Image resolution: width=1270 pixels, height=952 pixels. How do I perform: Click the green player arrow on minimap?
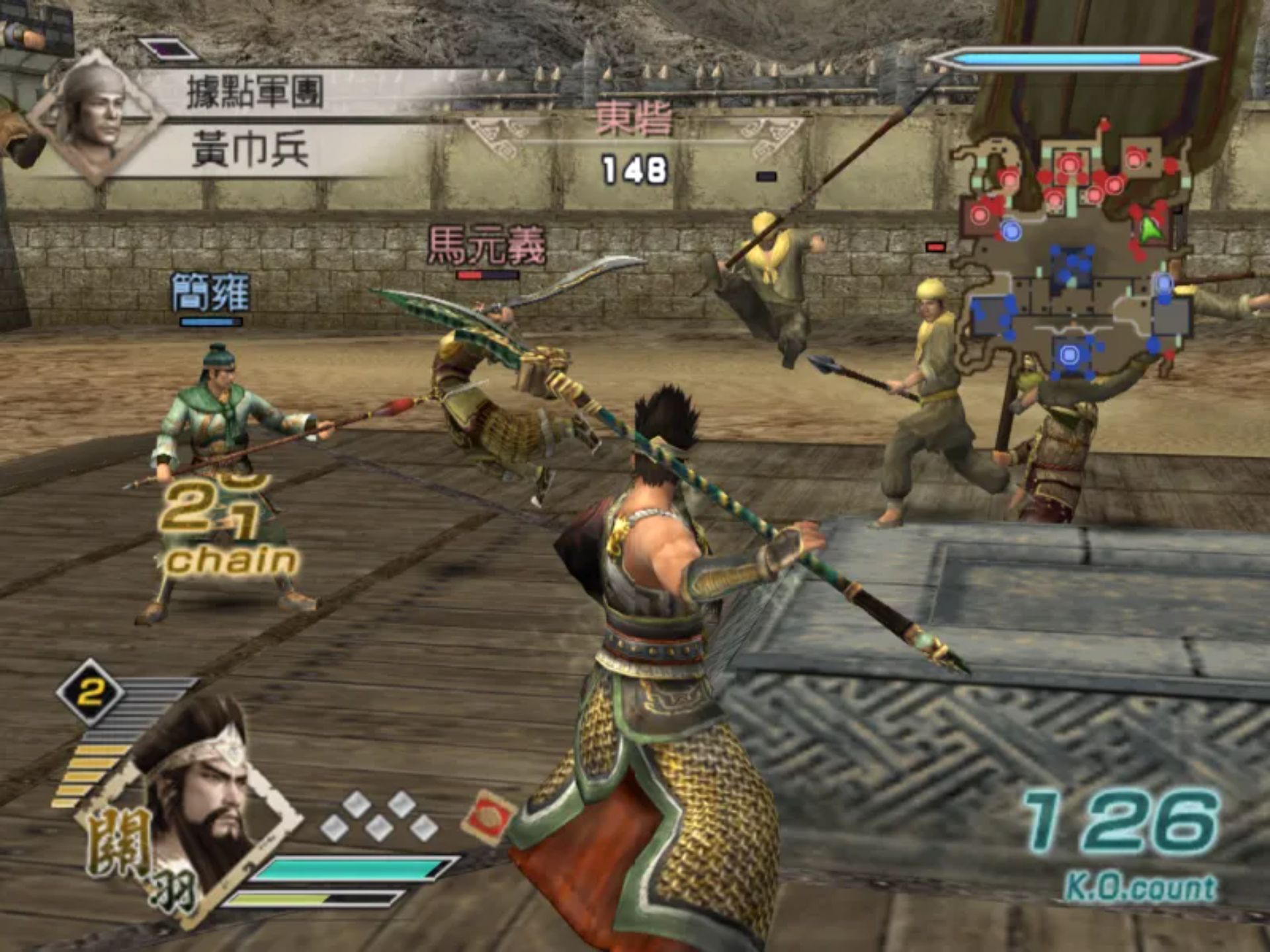coord(1151,229)
